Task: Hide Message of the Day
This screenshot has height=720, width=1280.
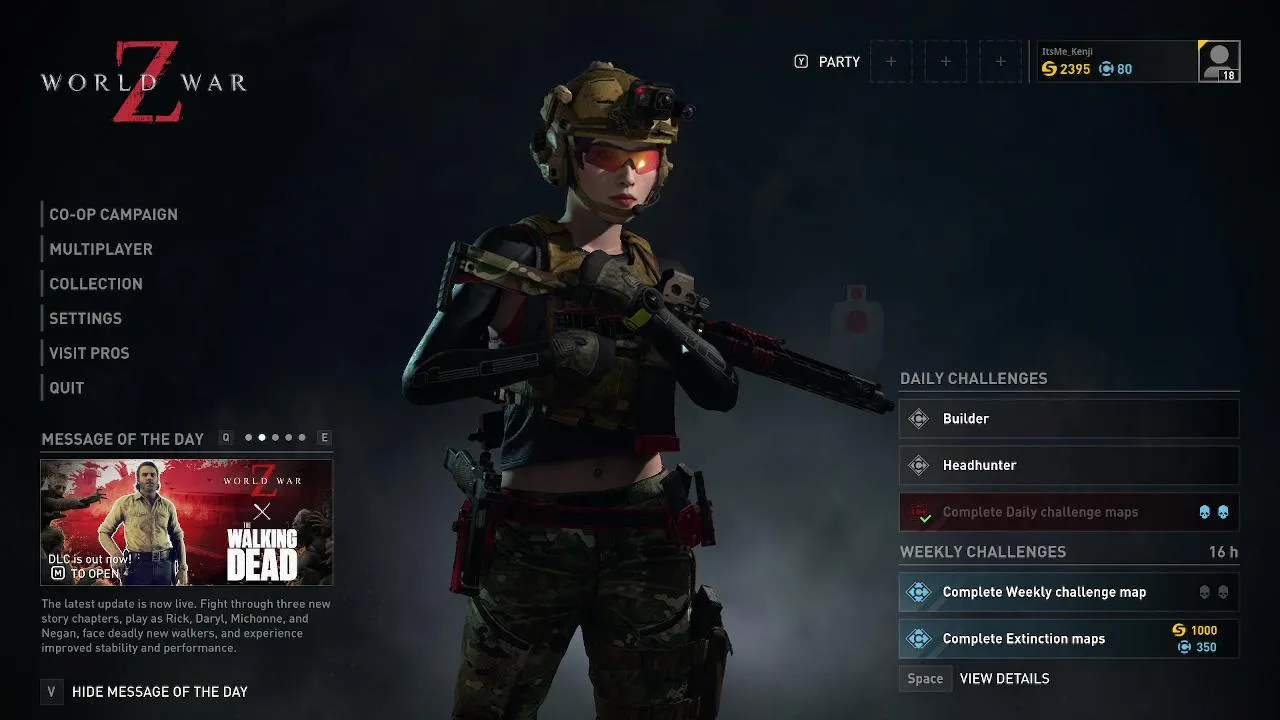Action: point(159,692)
